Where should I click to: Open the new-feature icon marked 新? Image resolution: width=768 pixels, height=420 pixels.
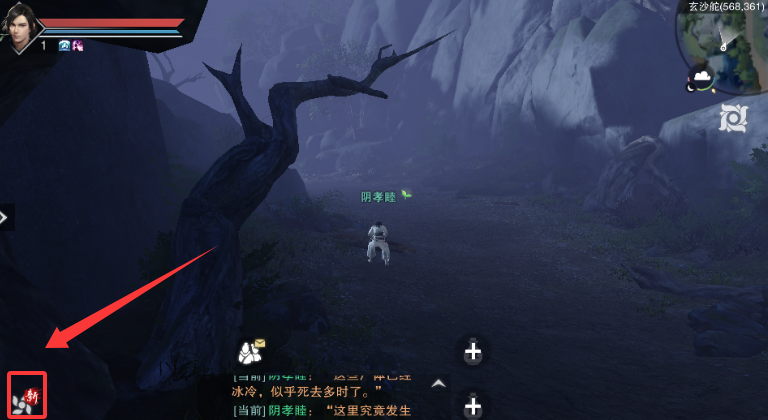click(27, 396)
